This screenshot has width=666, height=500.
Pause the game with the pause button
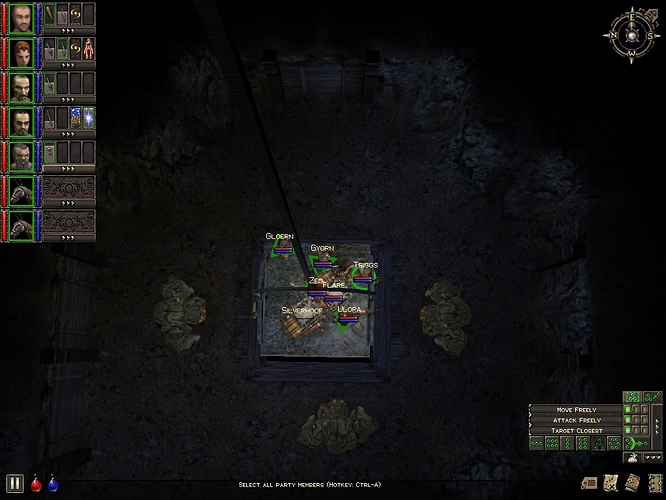14,482
